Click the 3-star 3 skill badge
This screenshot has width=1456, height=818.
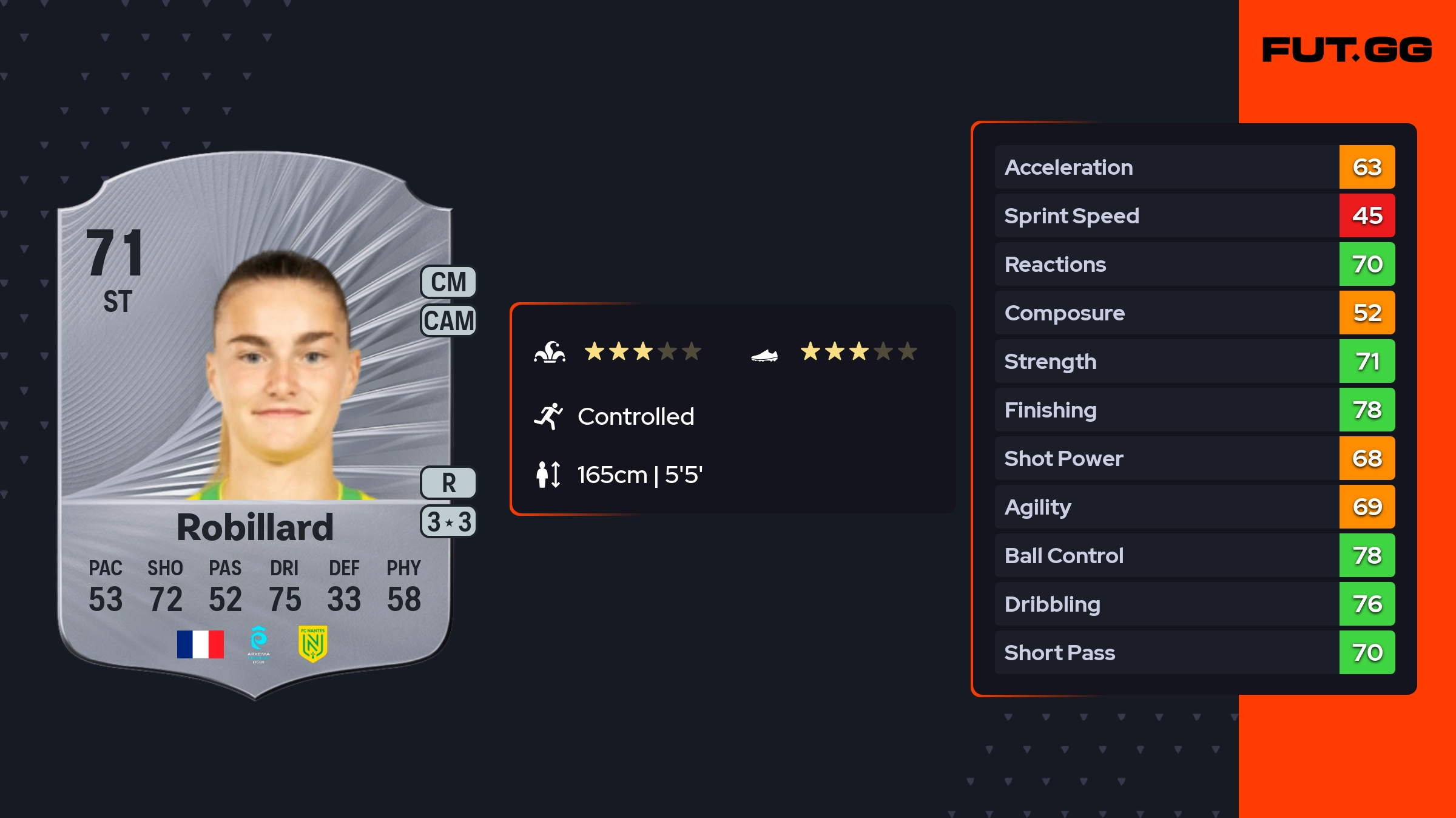coord(448,522)
